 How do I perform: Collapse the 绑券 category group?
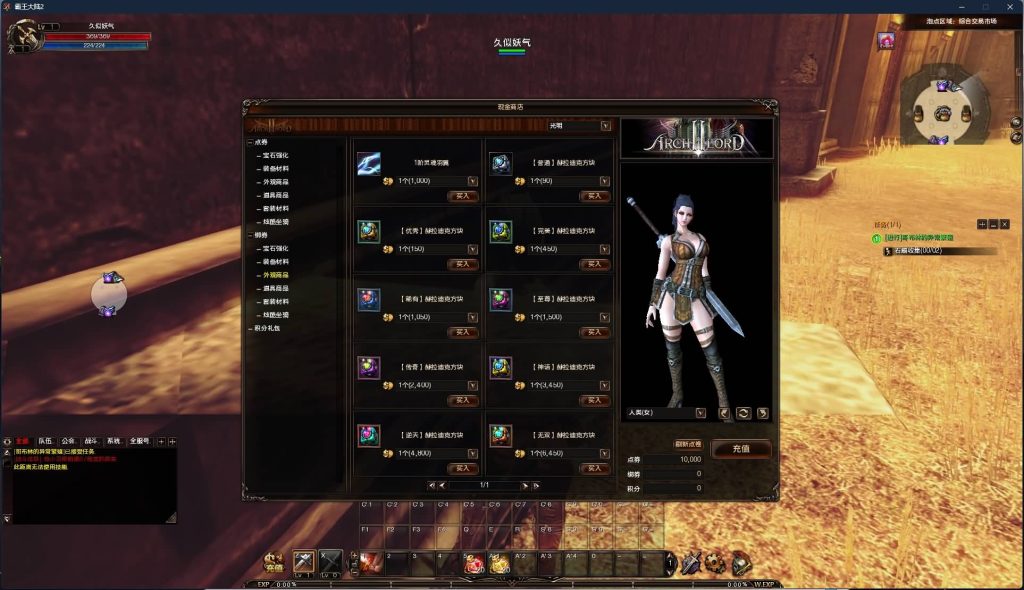coord(250,235)
